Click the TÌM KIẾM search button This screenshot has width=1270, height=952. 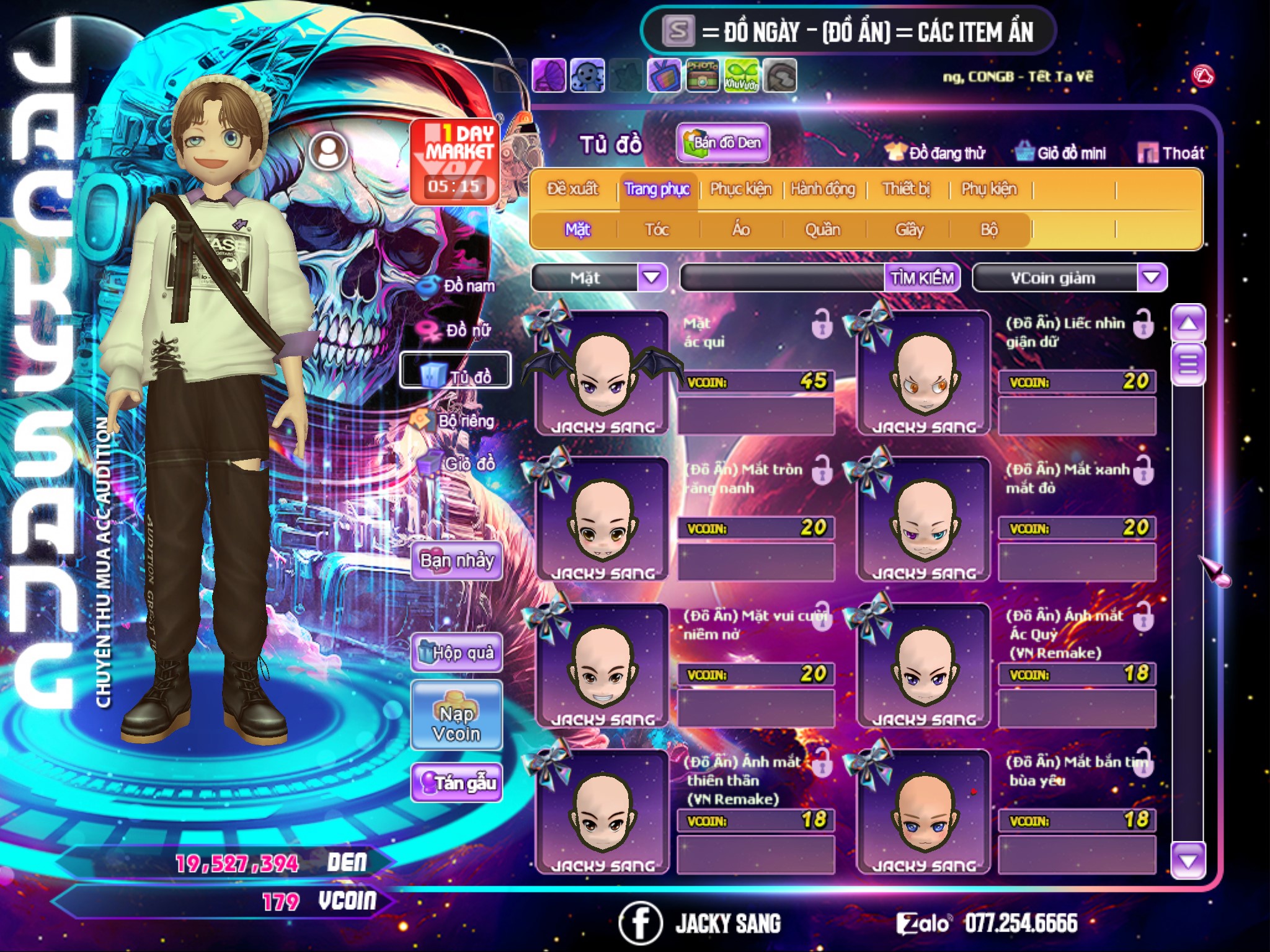click(x=922, y=278)
